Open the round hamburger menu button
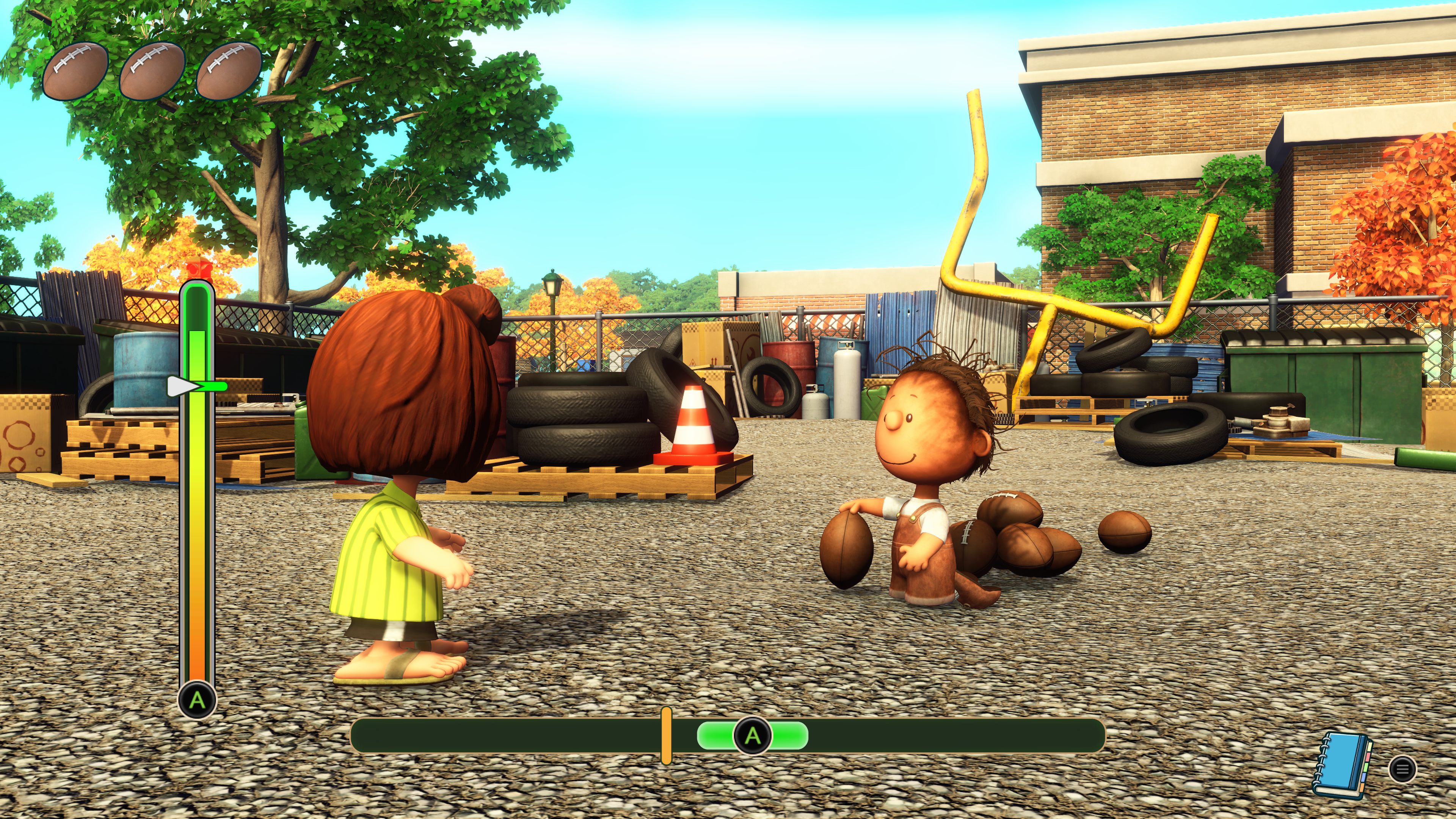Image resolution: width=1456 pixels, height=819 pixels. click(x=1402, y=769)
